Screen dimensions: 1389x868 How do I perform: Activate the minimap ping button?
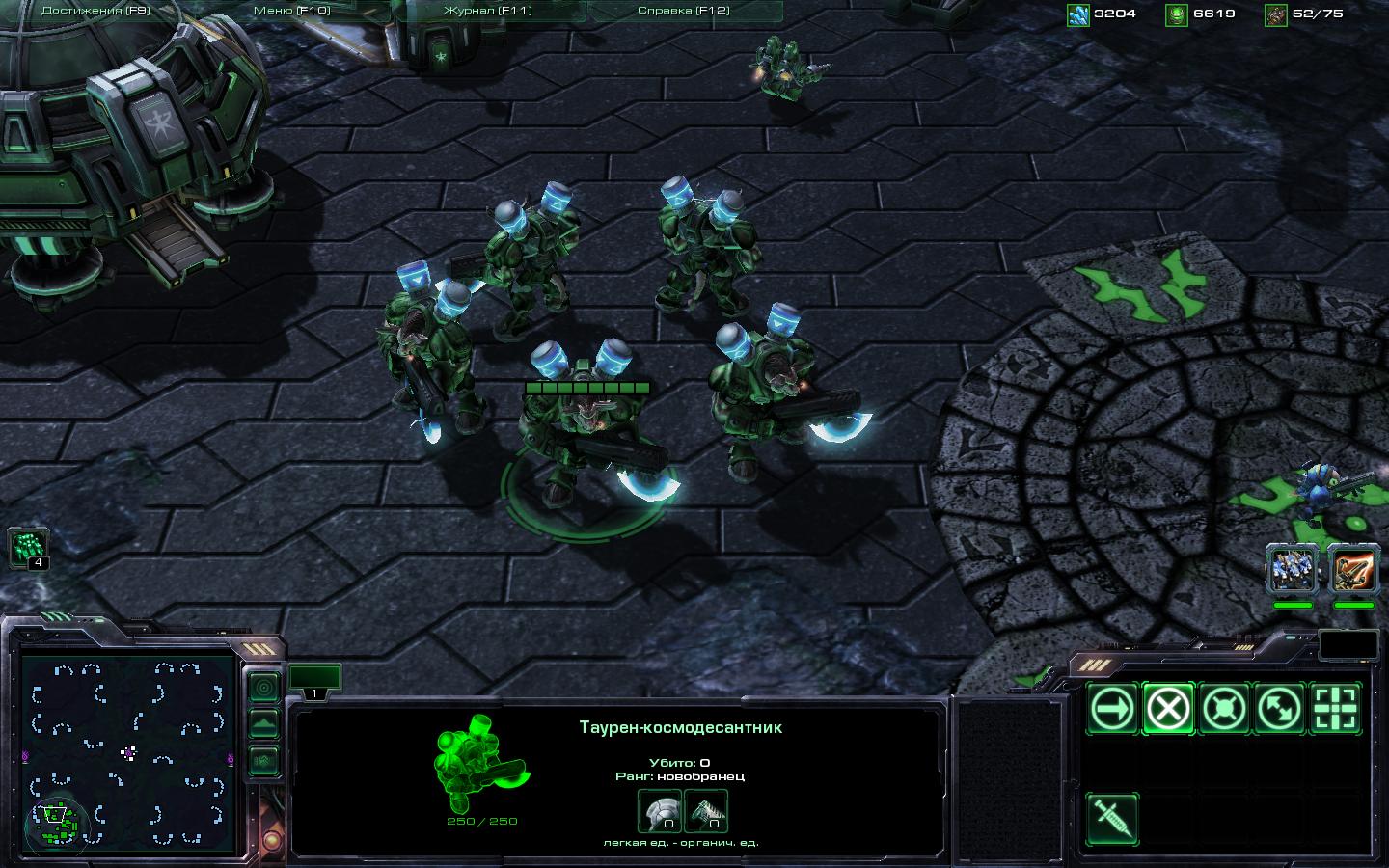[263, 687]
